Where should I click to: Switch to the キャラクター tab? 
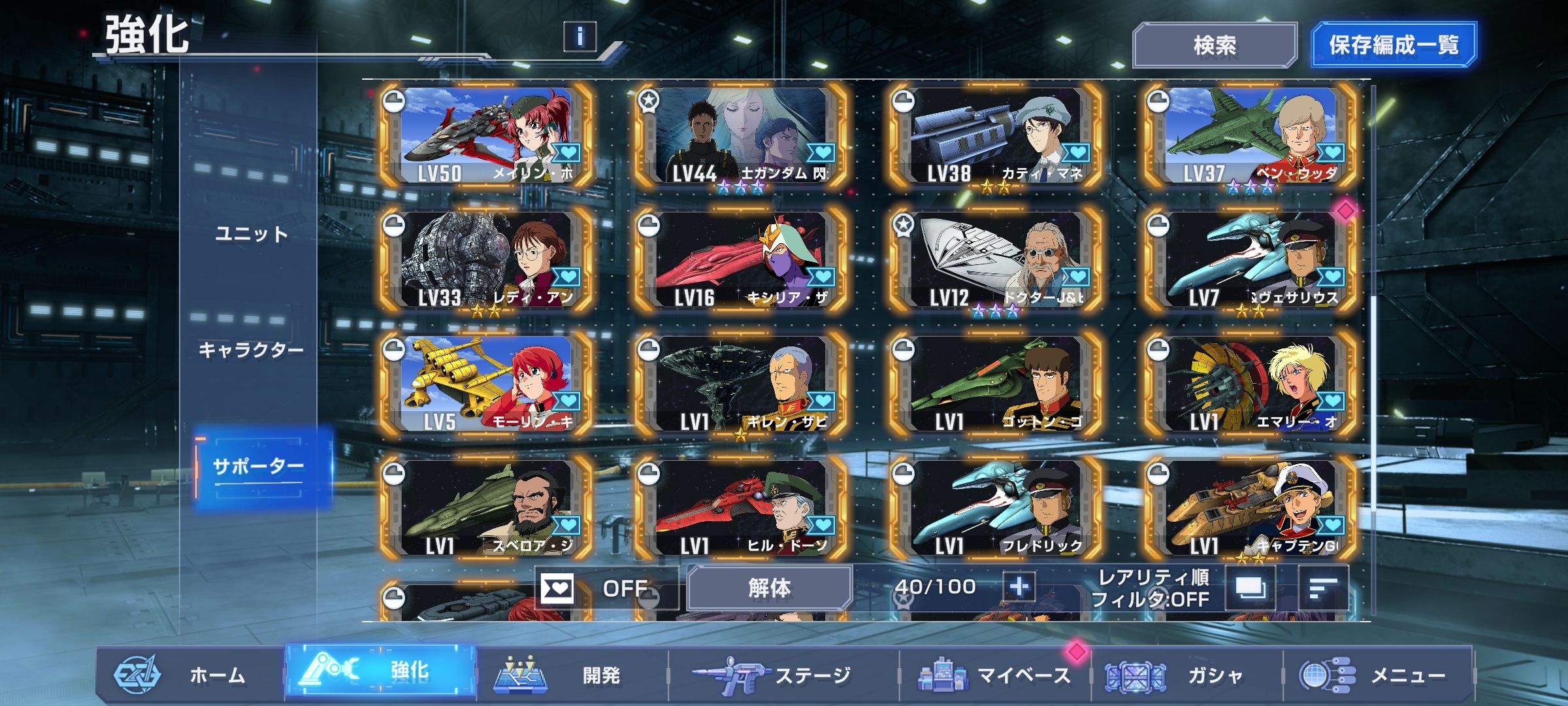coord(251,350)
